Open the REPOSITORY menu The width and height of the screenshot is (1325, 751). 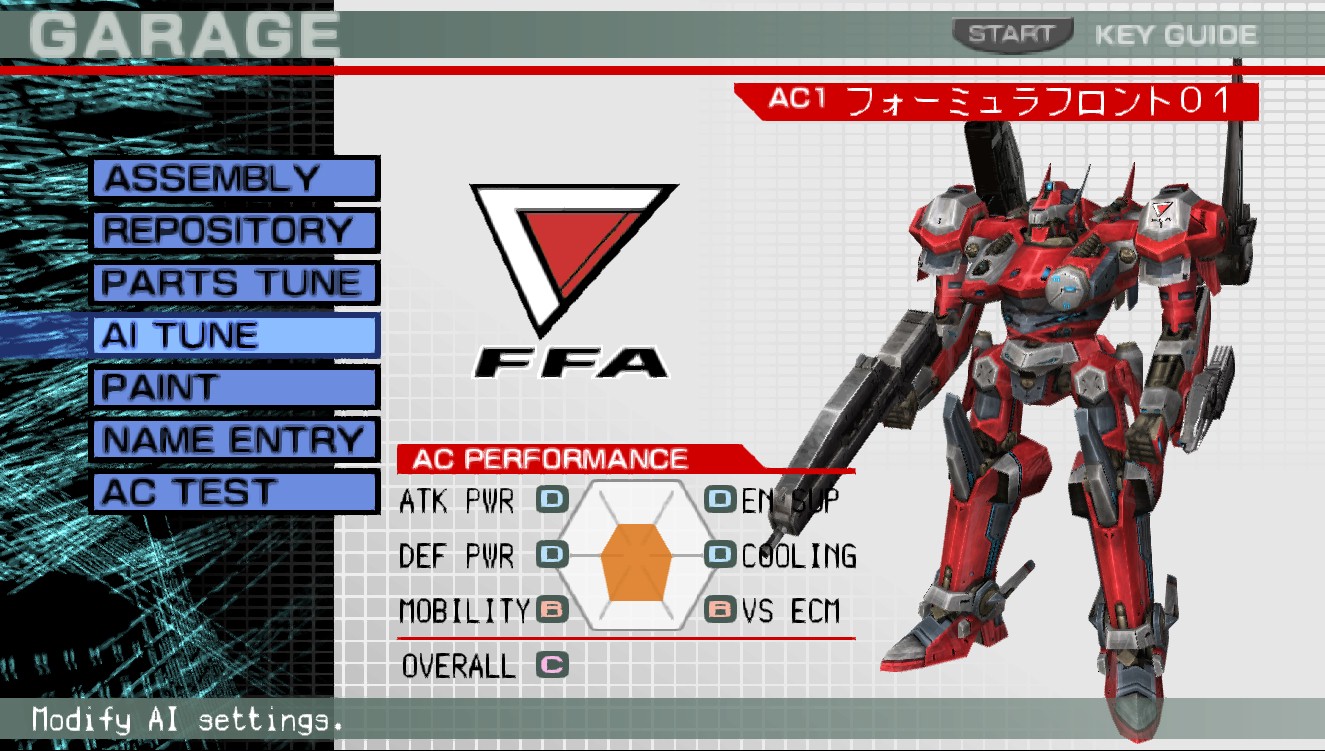point(232,230)
